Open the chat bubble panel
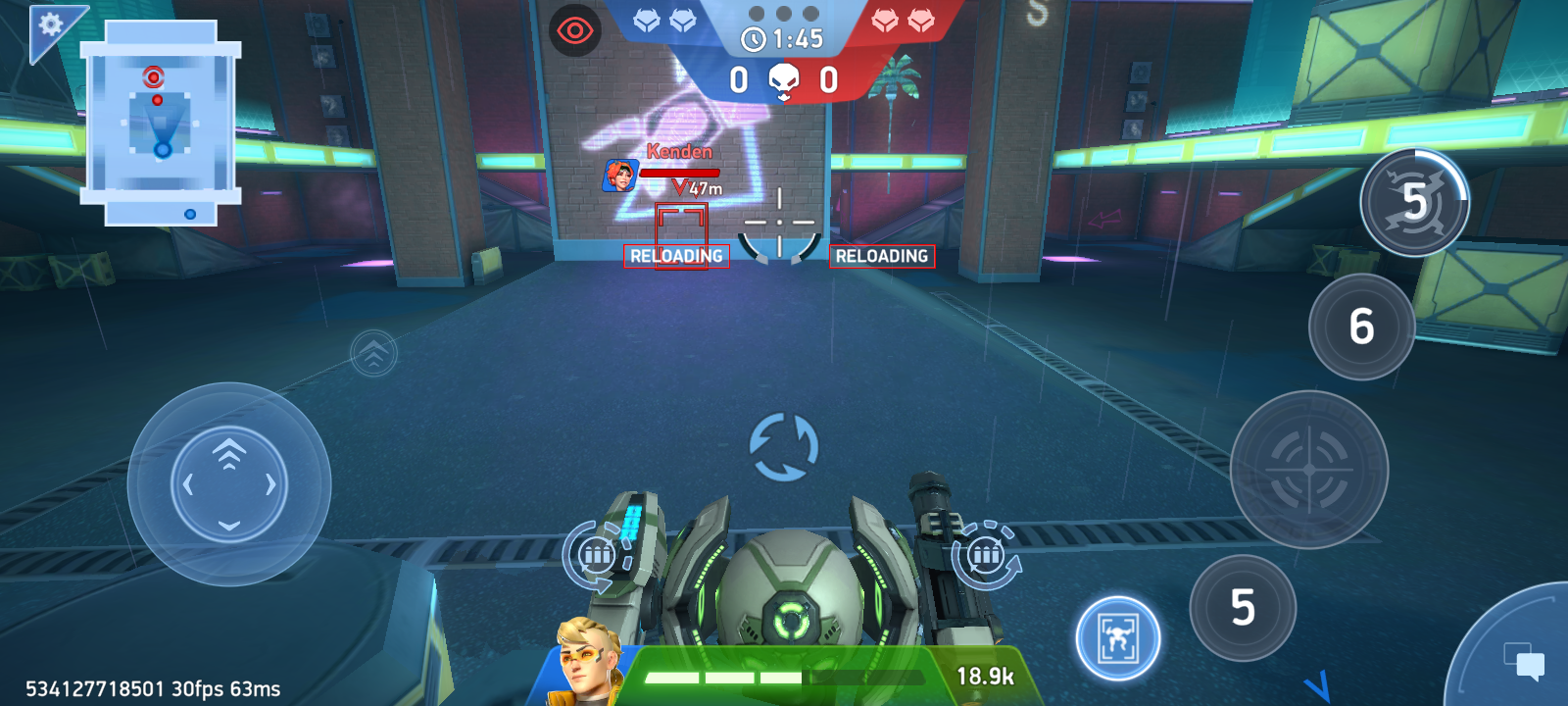This screenshot has width=1568, height=706. coord(1523,660)
